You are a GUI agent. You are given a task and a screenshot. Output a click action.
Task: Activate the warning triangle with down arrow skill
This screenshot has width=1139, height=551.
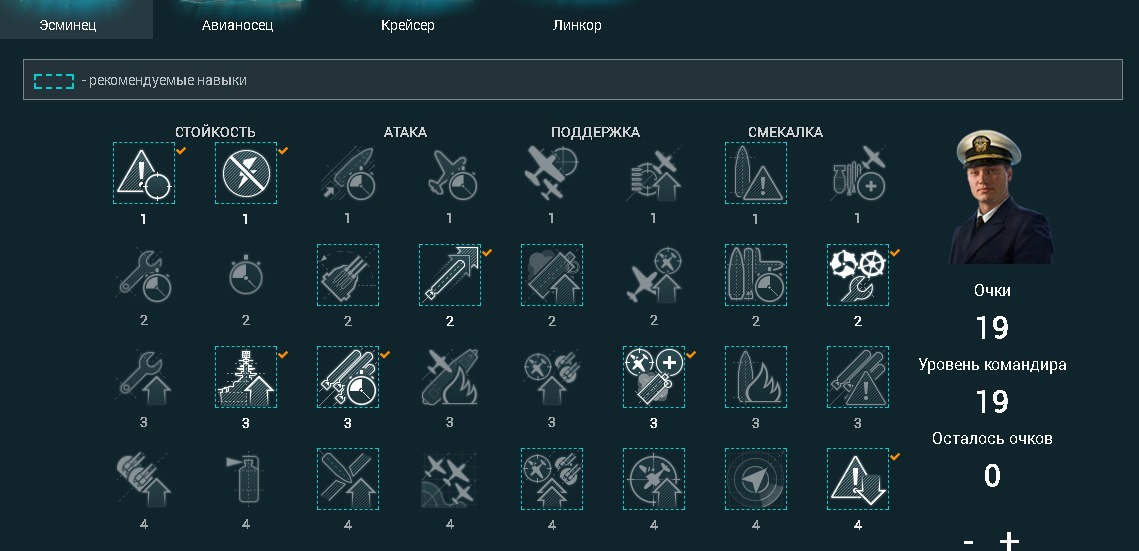(x=858, y=479)
